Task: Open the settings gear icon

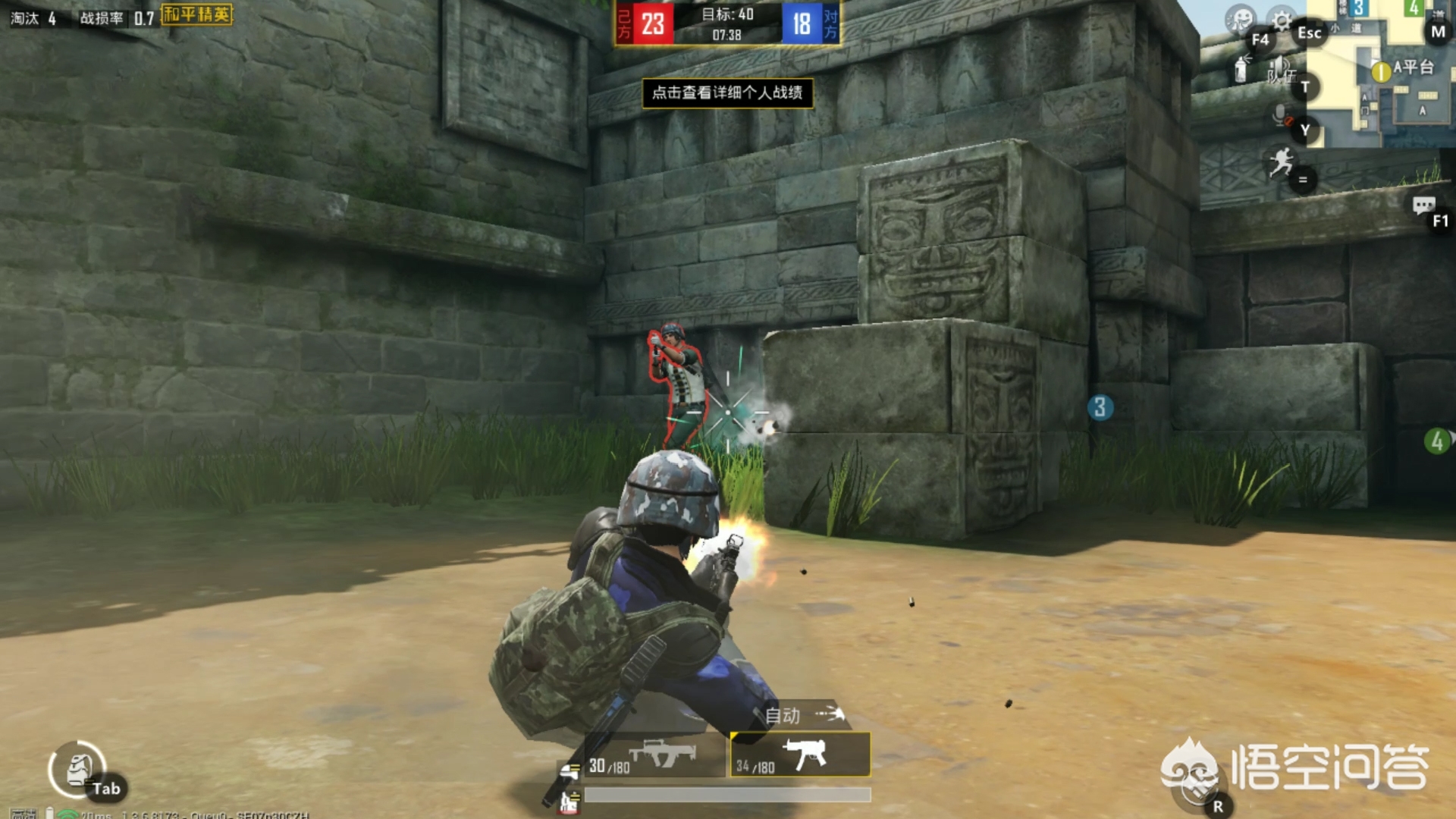Action: pyautogui.click(x=1282, y=20)
